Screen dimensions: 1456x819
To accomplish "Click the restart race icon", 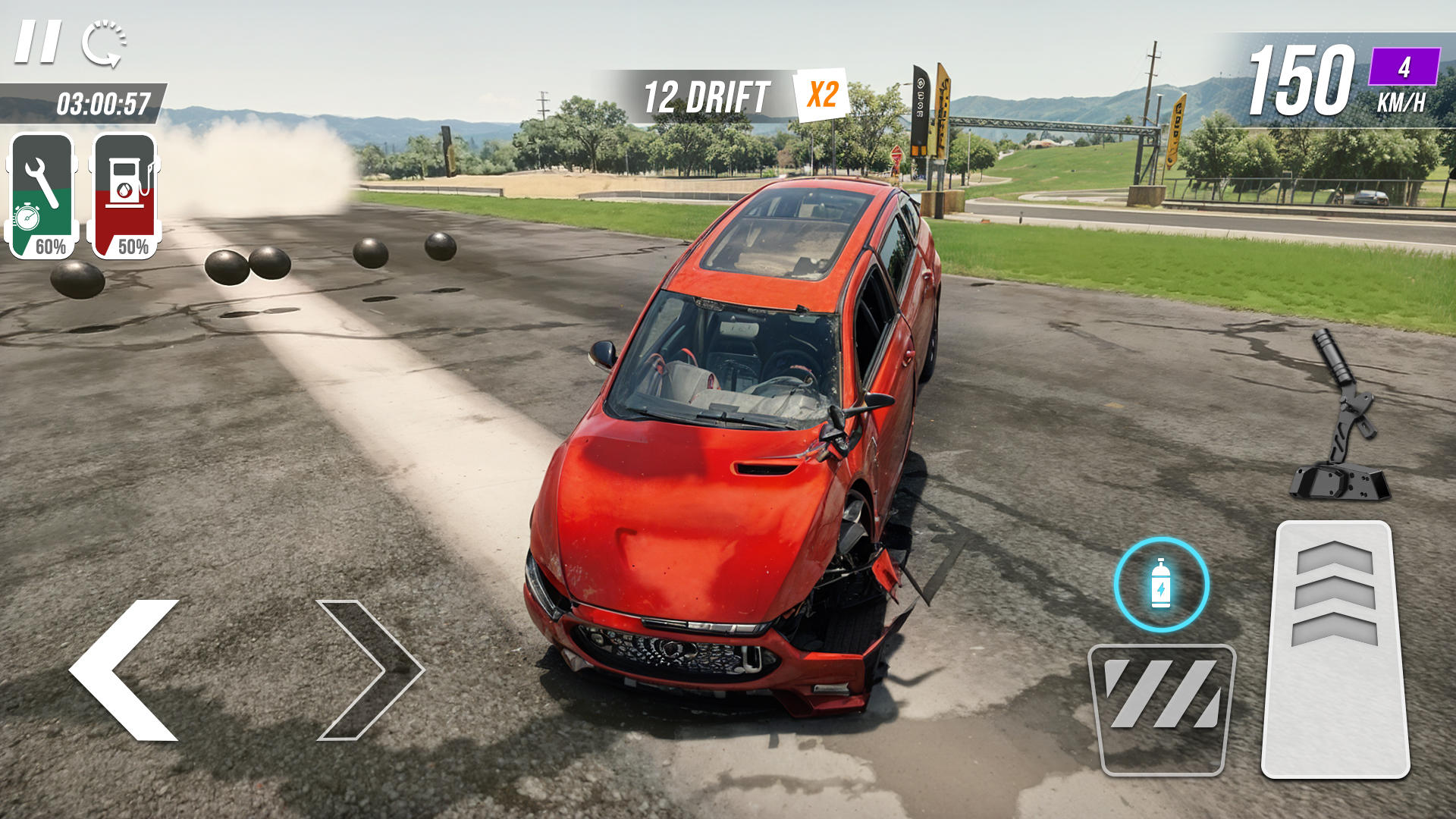I will pos(105,42).
